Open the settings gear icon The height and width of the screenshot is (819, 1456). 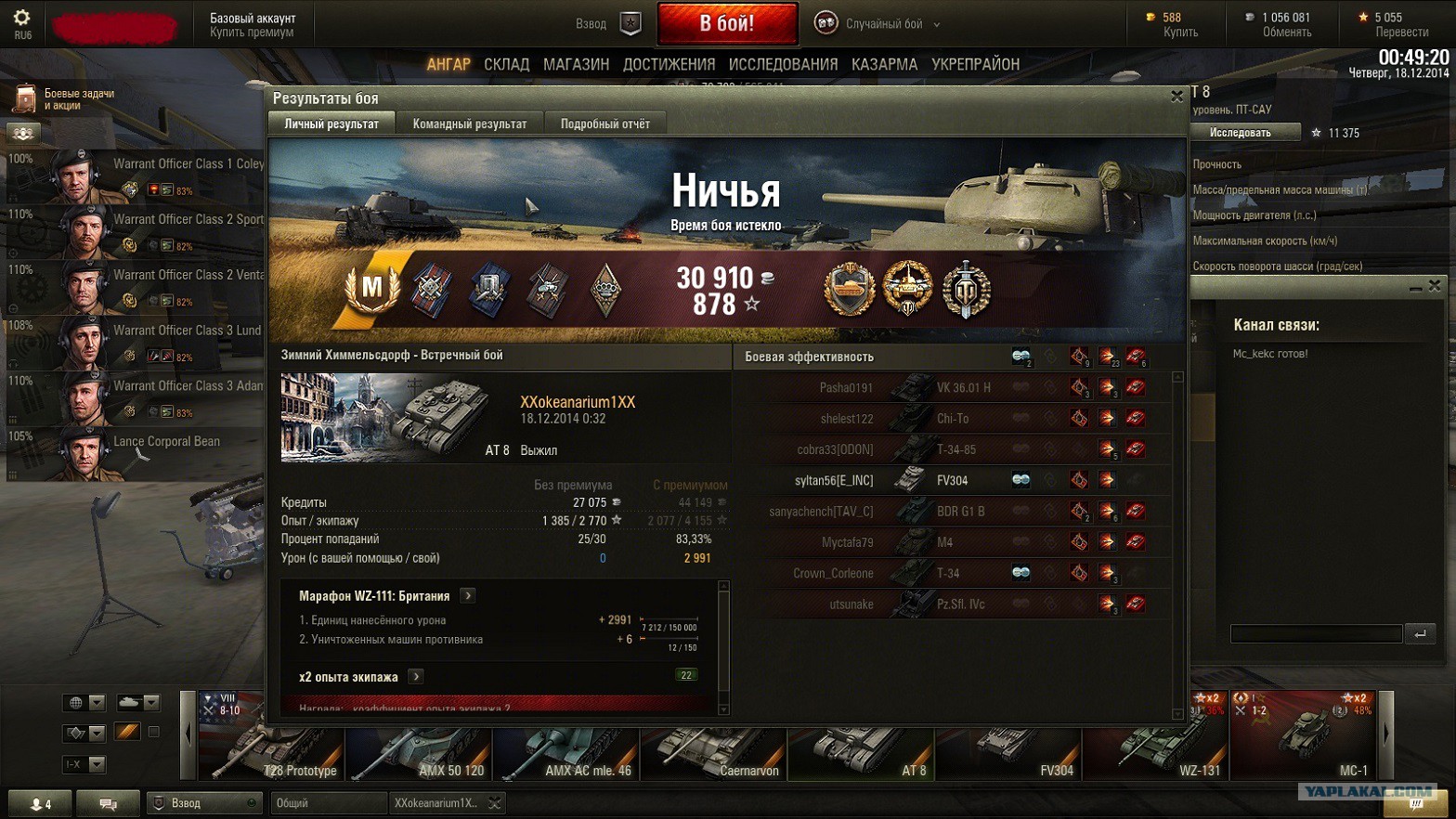tap(22, 22)
